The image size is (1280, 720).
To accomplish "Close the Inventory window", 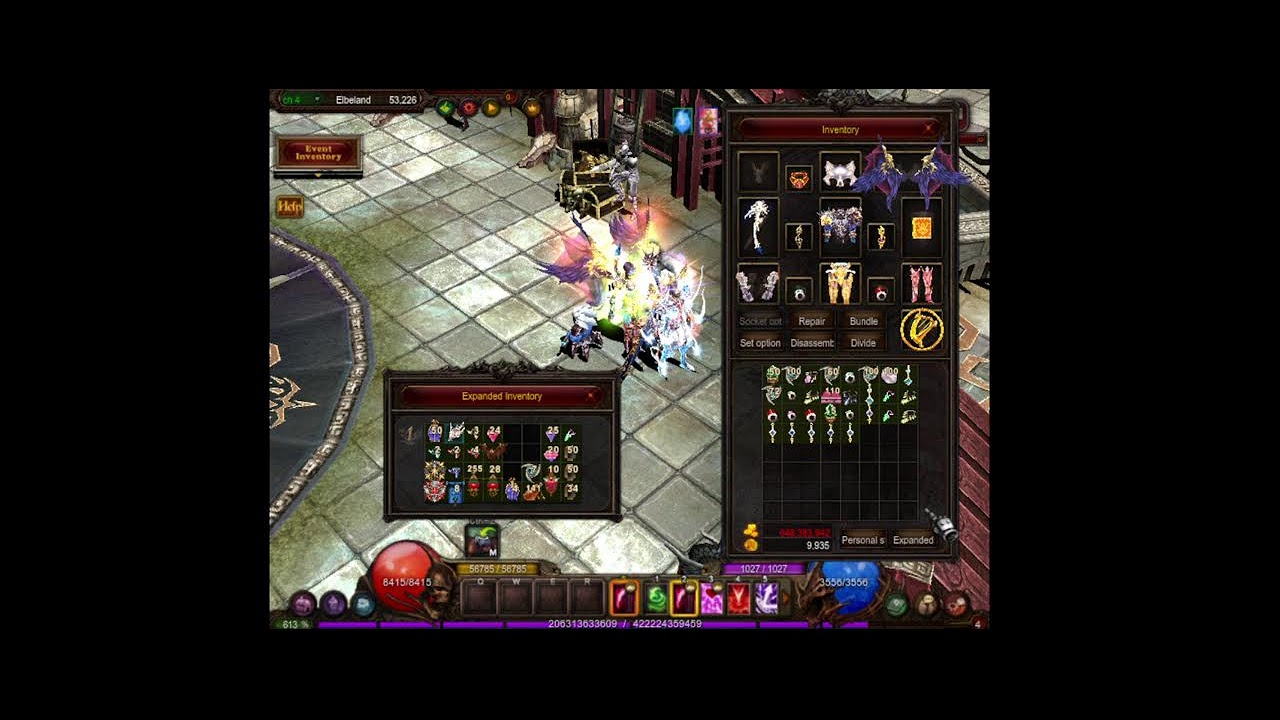I will point(929,129).
